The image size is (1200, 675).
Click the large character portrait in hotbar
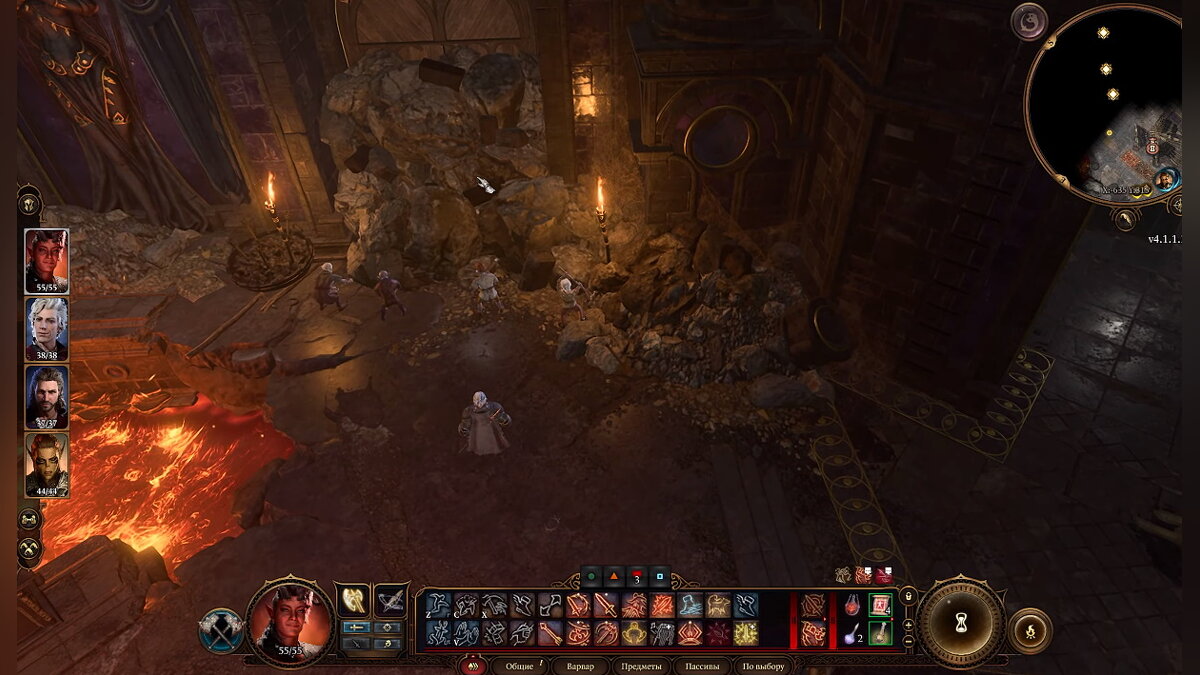[x=291, y=622]
